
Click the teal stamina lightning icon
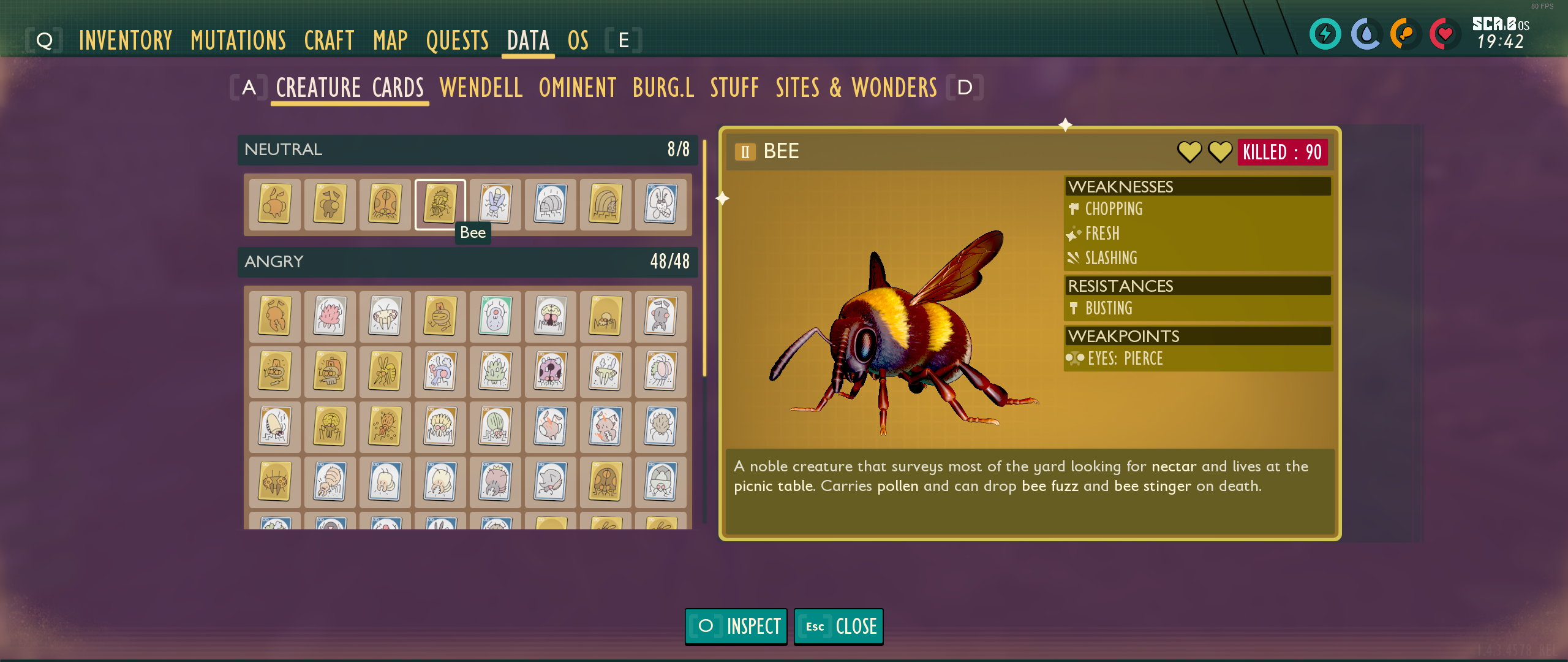(1325, 35)
